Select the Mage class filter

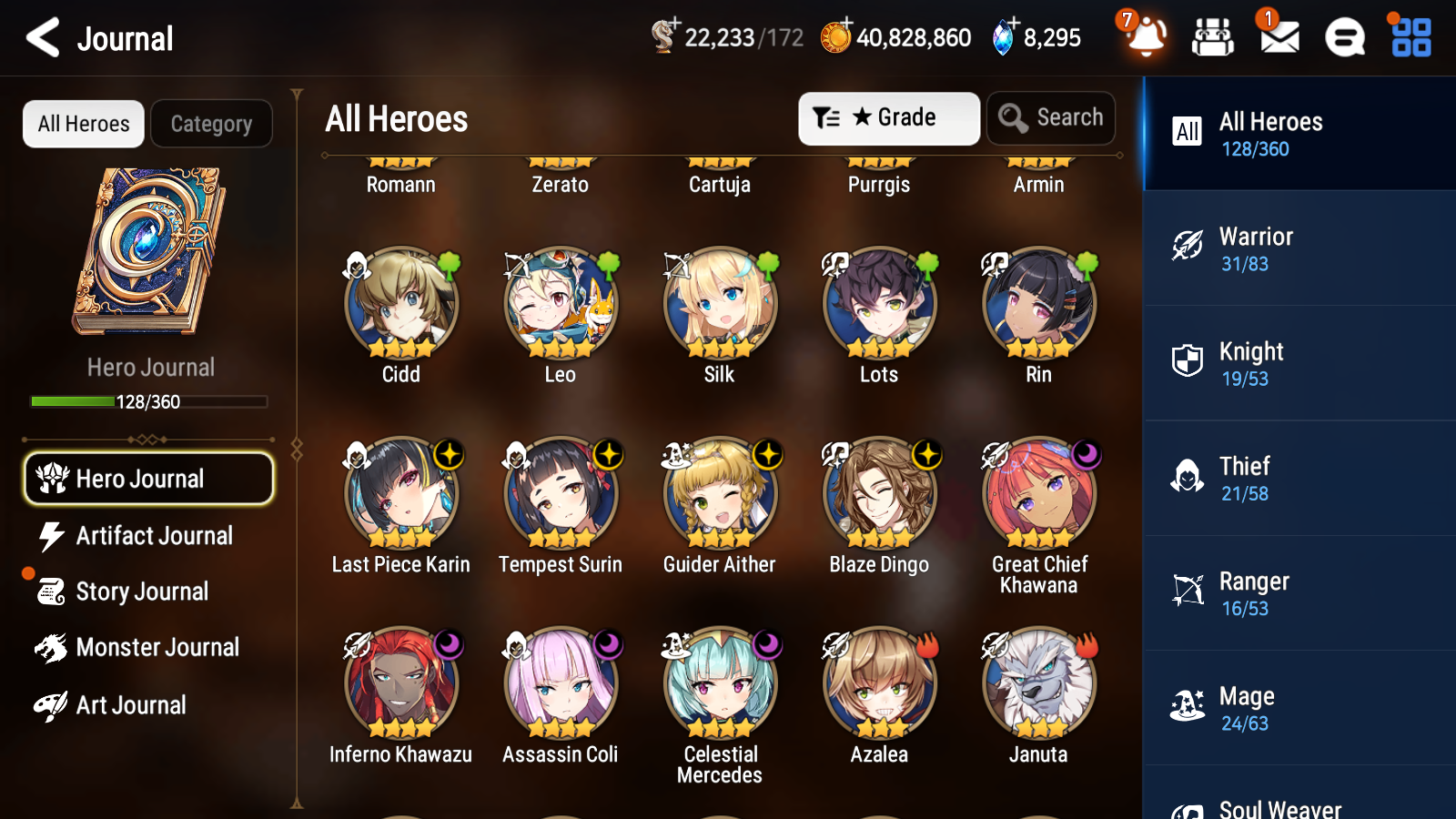[x=1299, y=708]
